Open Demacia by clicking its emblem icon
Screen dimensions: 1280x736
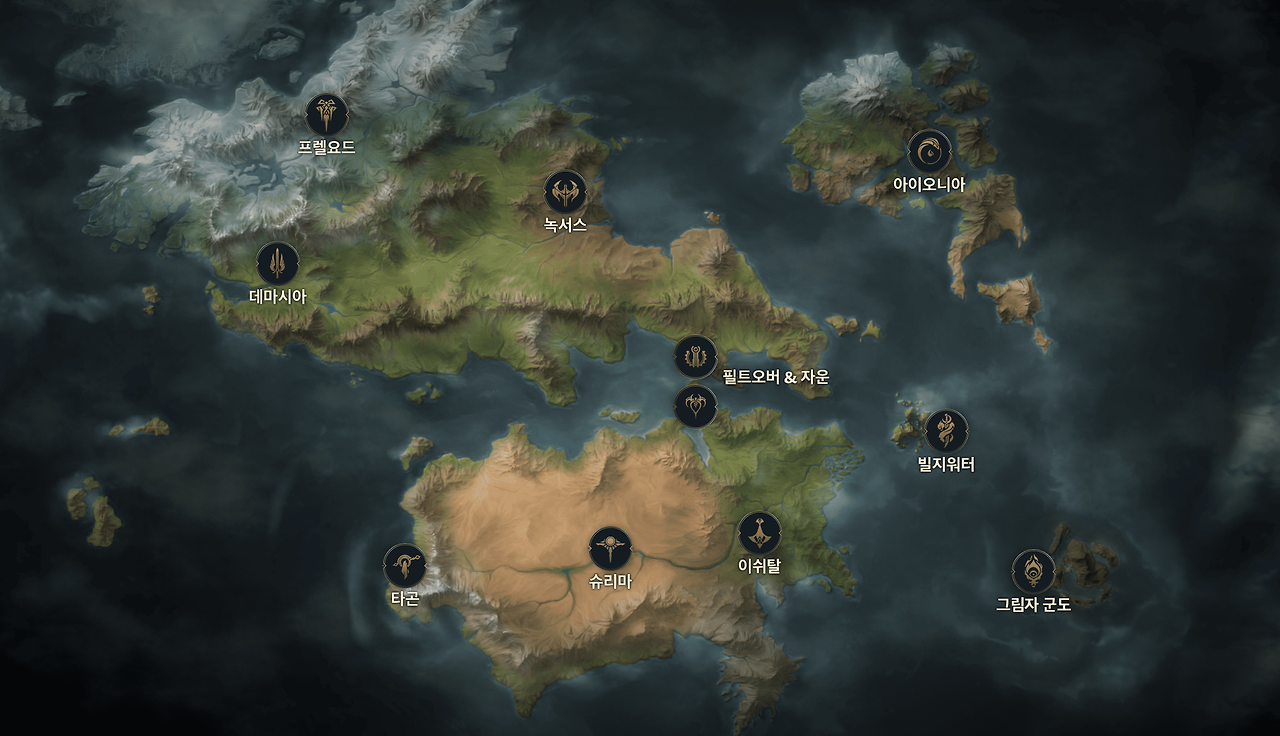(x=277, y=264)
